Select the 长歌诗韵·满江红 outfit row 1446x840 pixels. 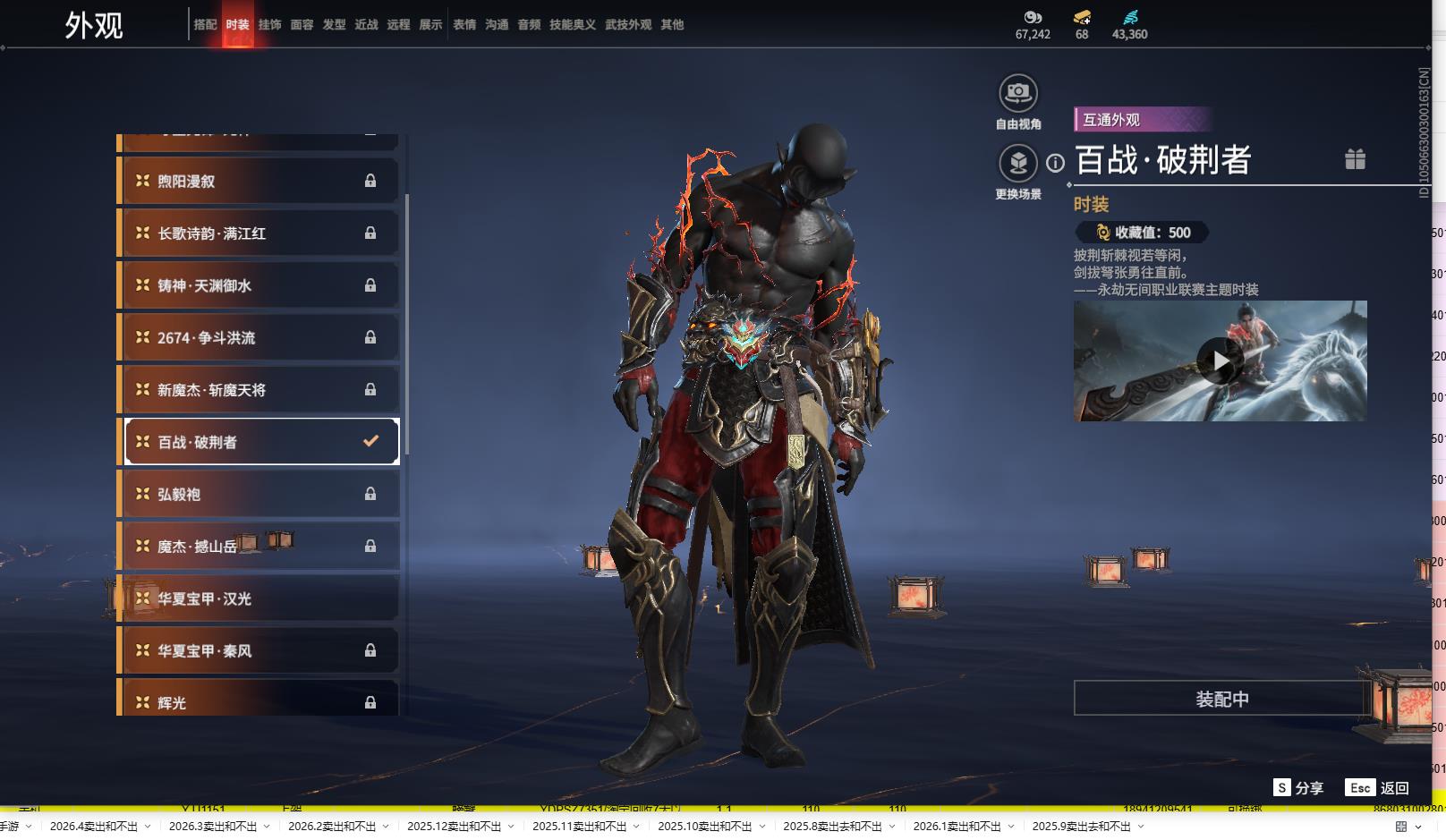(x=259, y=233)
